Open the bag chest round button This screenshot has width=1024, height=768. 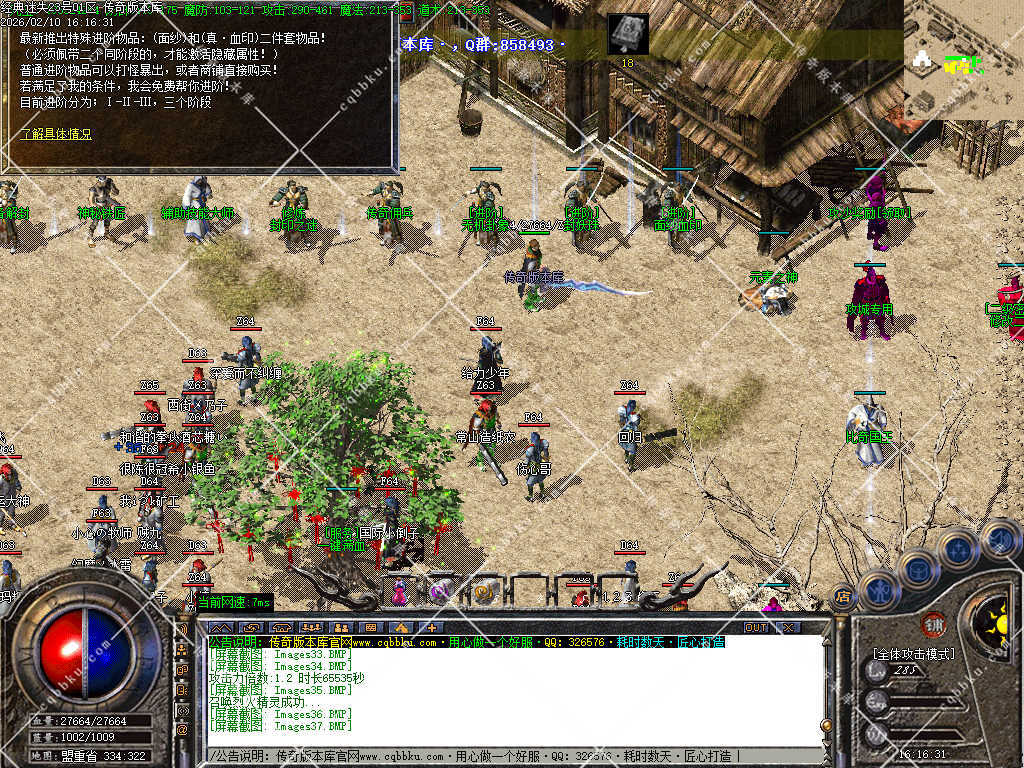pos(917,568)
